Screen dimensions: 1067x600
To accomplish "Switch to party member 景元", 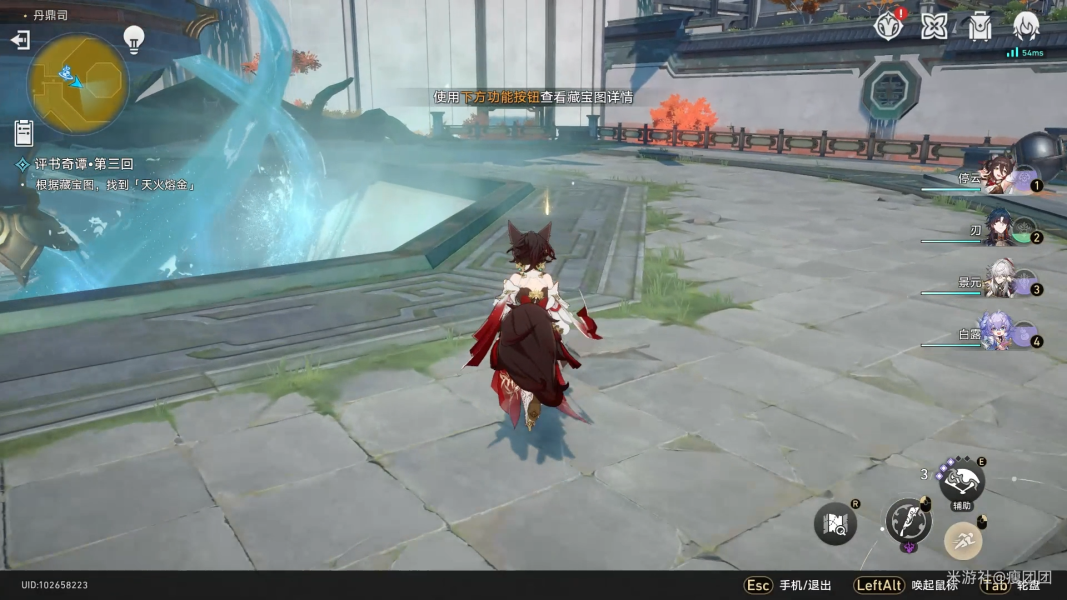I will (1000, 282).
